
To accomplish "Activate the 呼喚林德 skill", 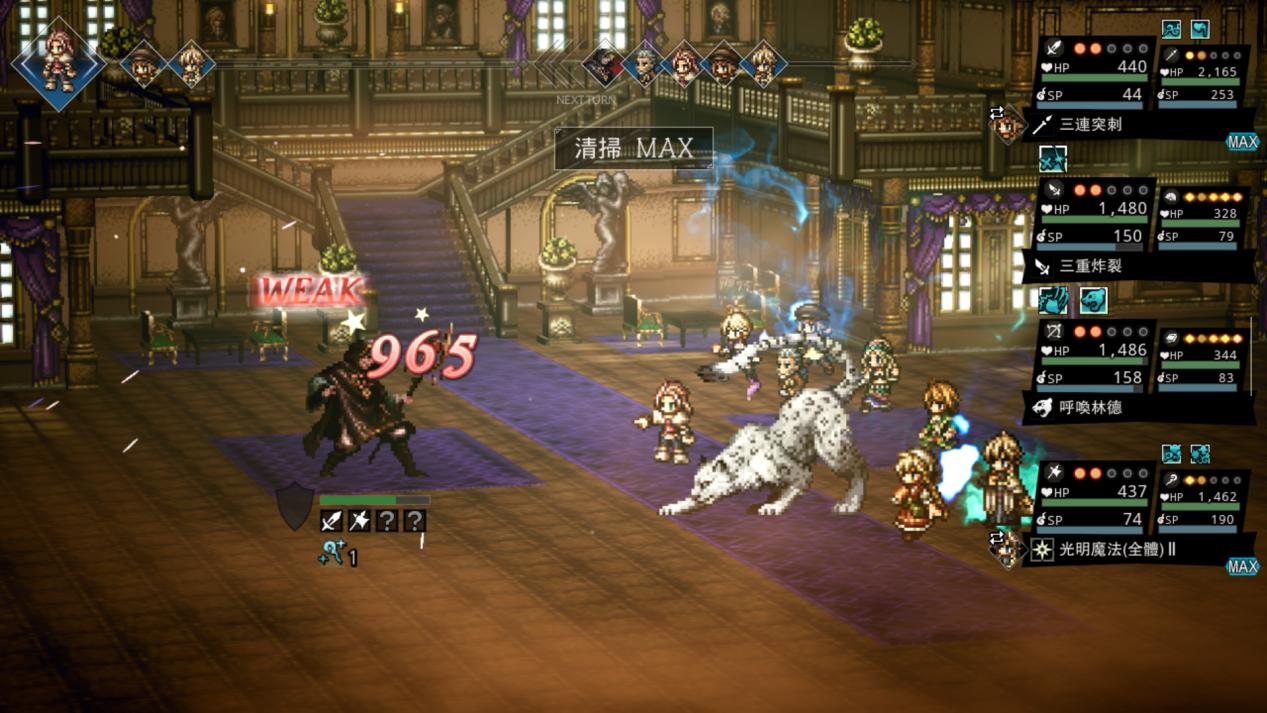I will (1090, 408).
